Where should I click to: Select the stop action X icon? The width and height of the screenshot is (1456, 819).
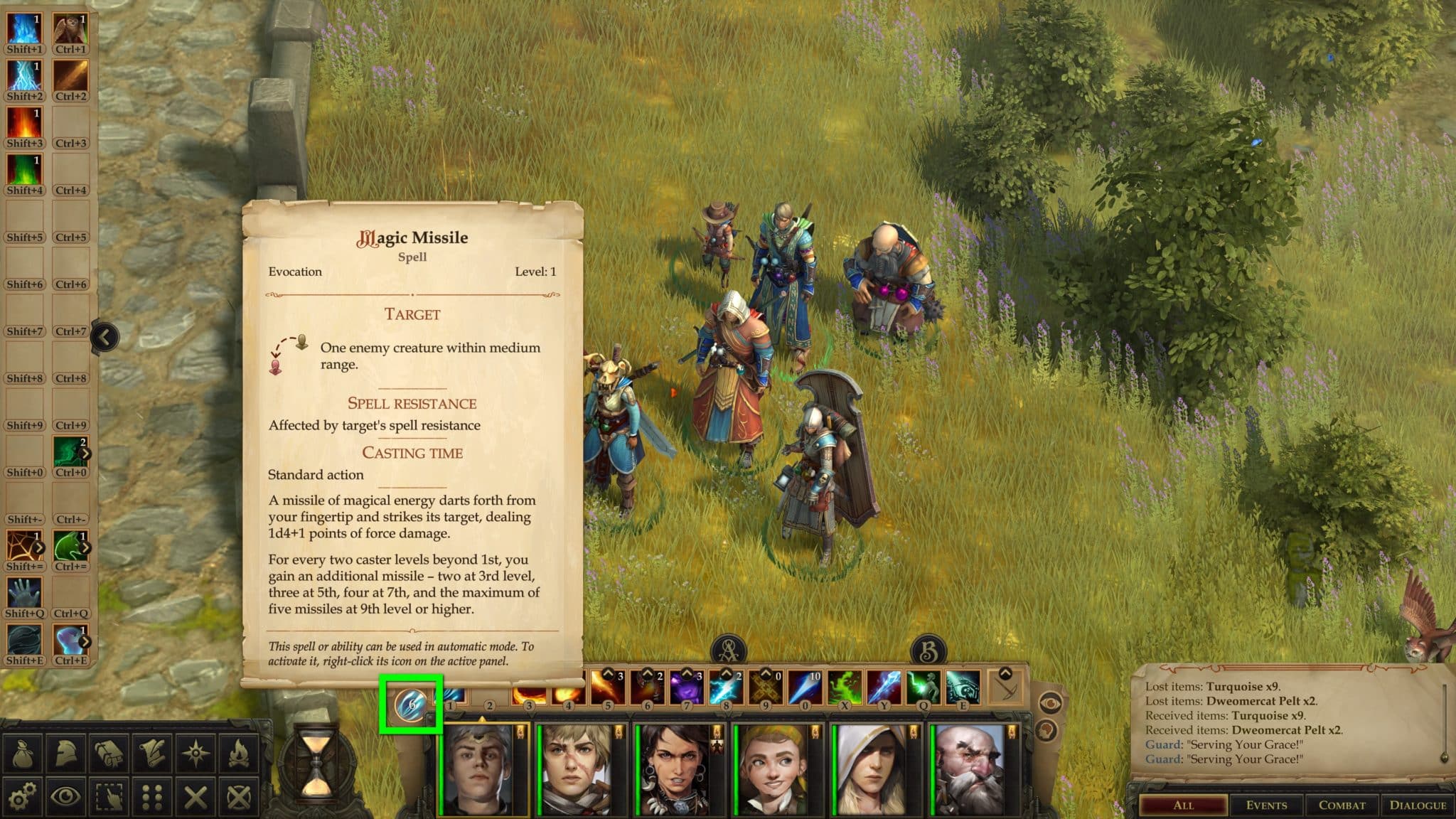195,796
